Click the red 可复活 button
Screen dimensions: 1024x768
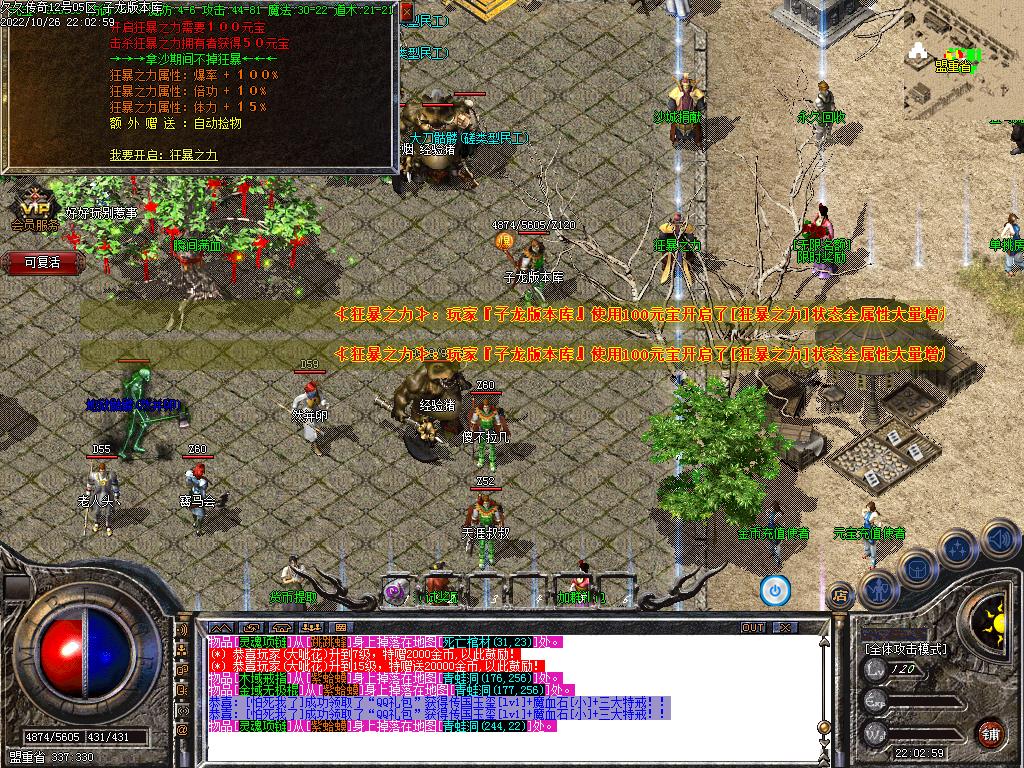point(42,262)
